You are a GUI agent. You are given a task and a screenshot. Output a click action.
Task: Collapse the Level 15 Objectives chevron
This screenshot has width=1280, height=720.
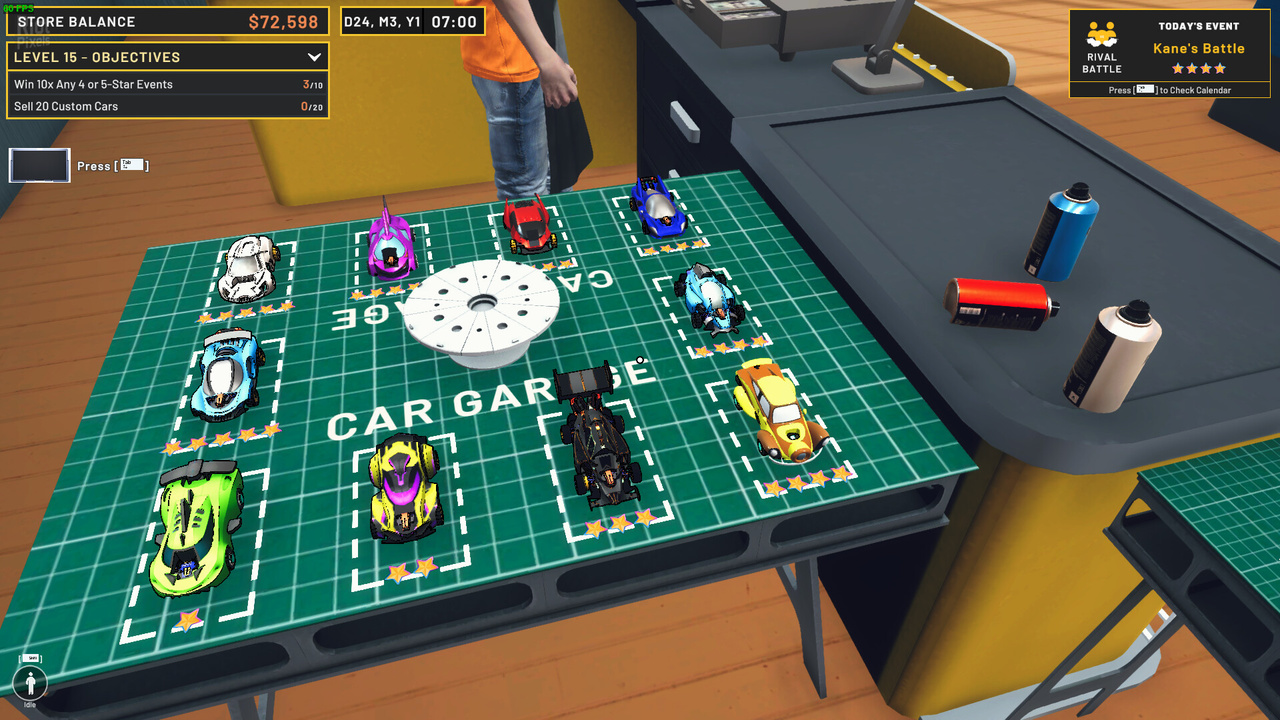[314, 58]
